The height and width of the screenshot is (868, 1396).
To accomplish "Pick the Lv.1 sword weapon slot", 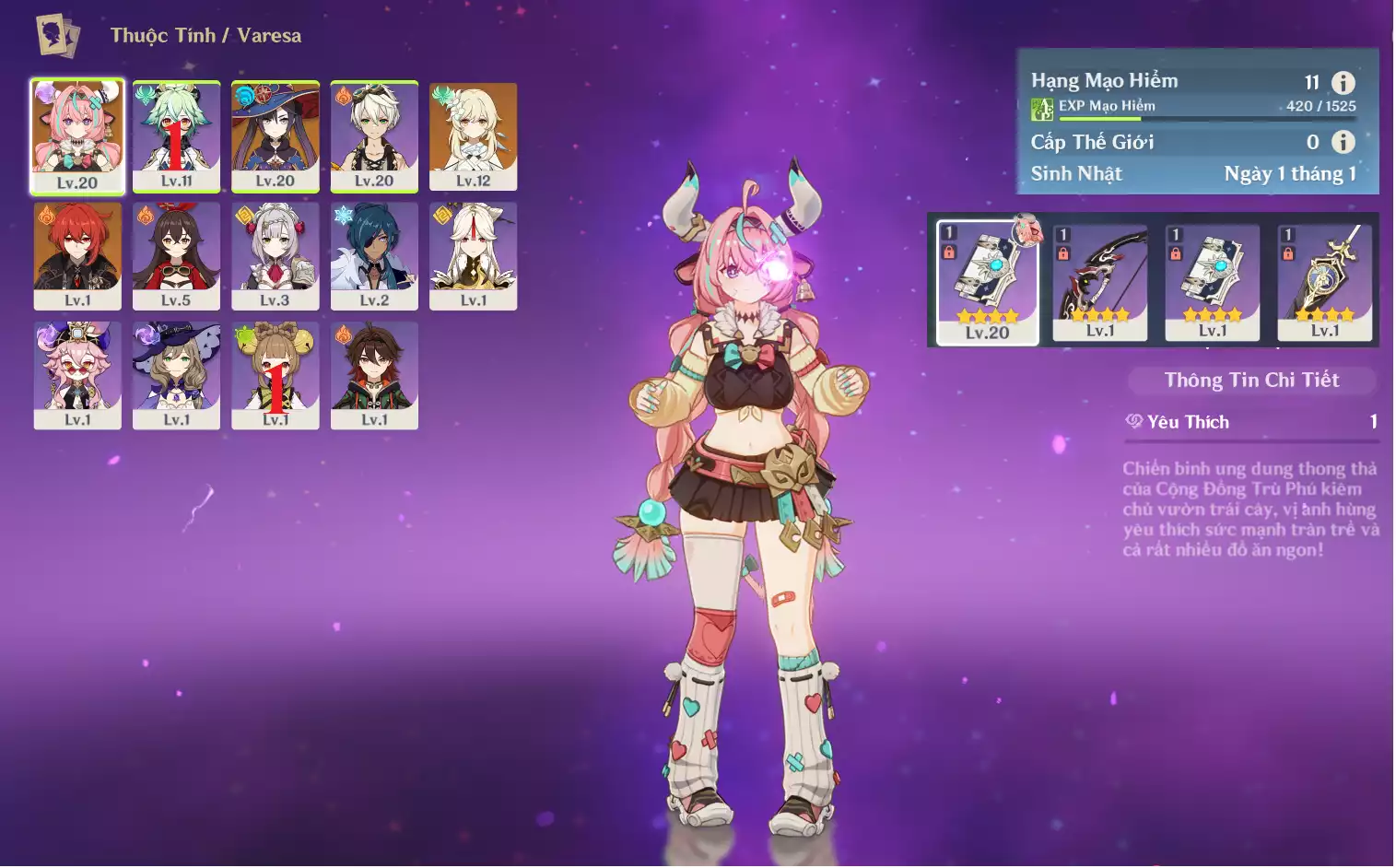I will point(1325,282).
